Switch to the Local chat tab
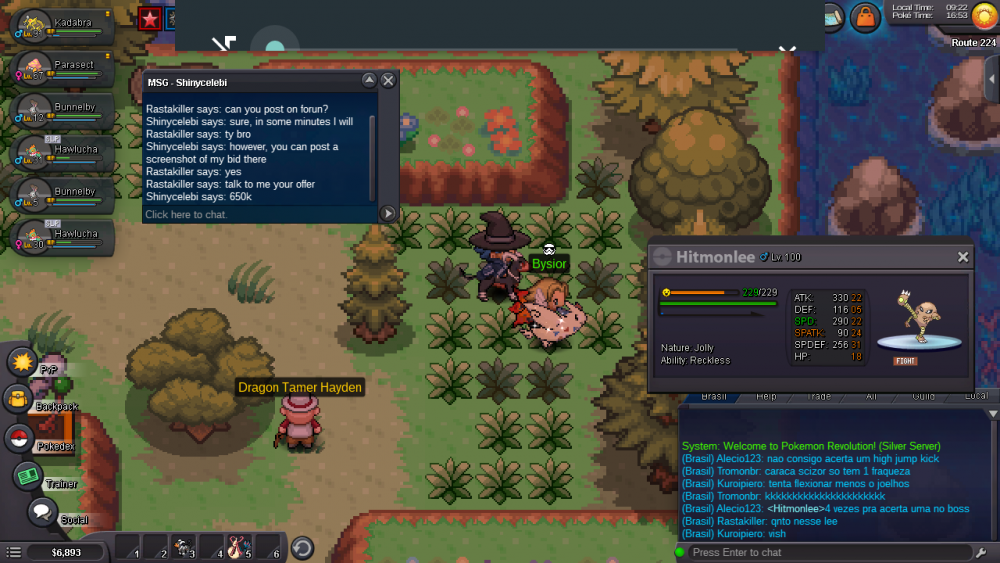The image size is (1000, 563). (976, 397)
